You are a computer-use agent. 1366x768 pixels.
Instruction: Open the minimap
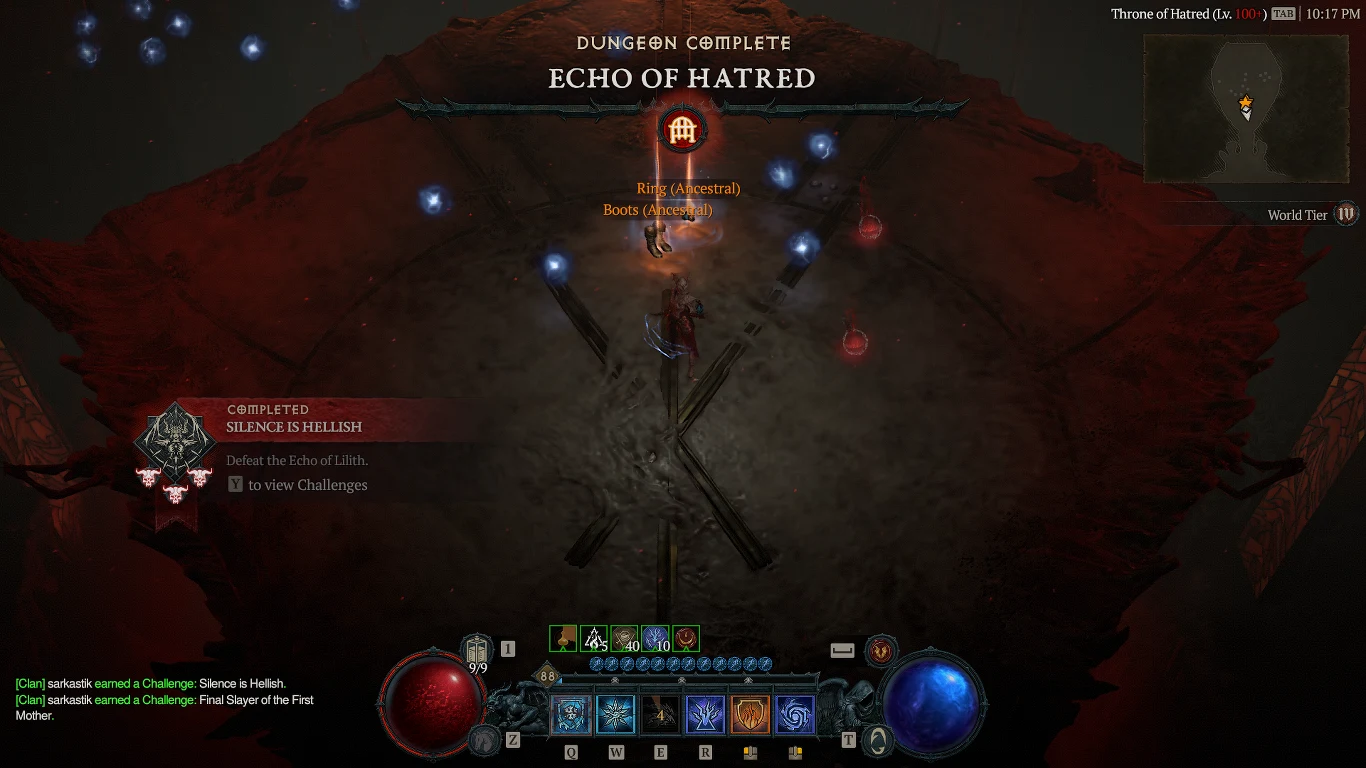pyautogui.click(x=1244, y=109)
